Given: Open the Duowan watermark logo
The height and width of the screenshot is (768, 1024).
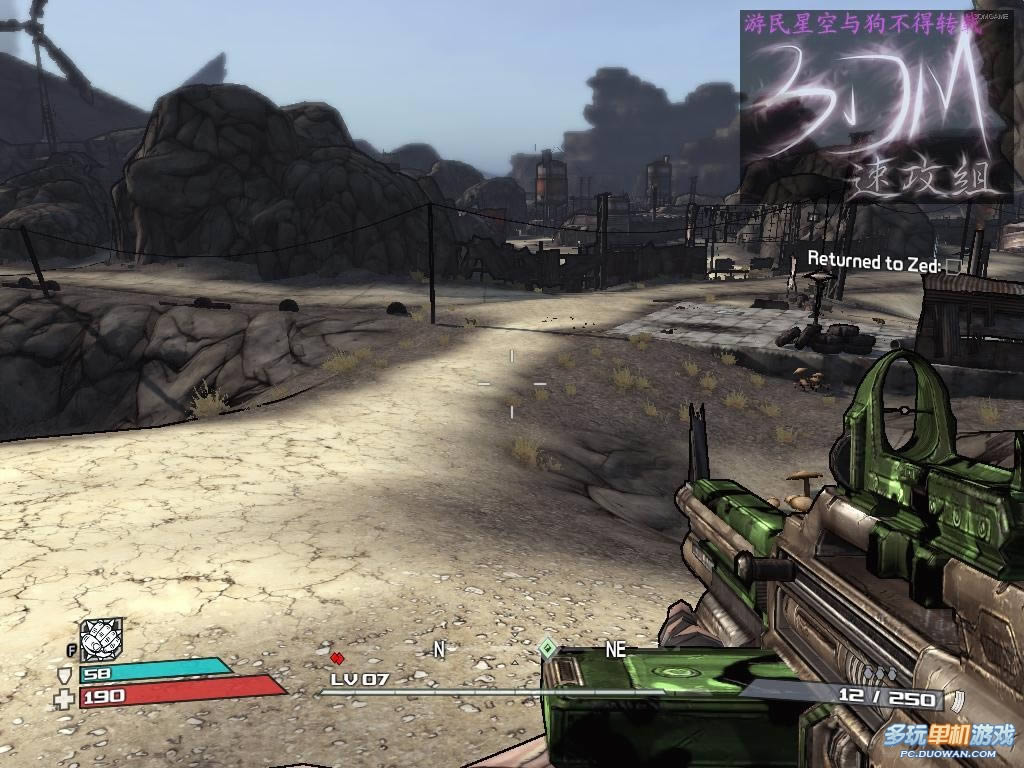Looking at the screenshot, I should [949, 738].
